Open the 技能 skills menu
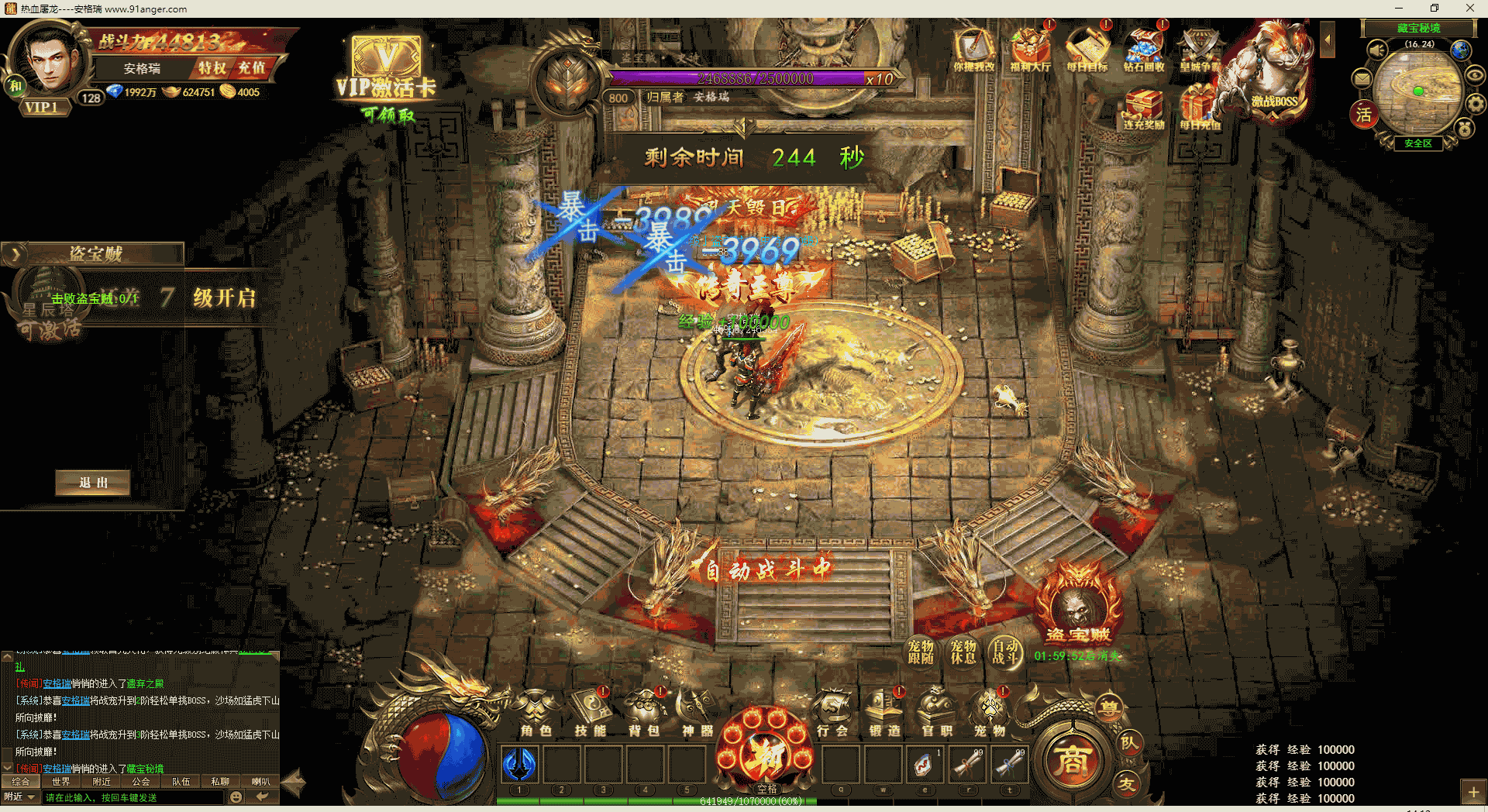The height and width of the screenshot is (812, 1488). click(590, 713)
